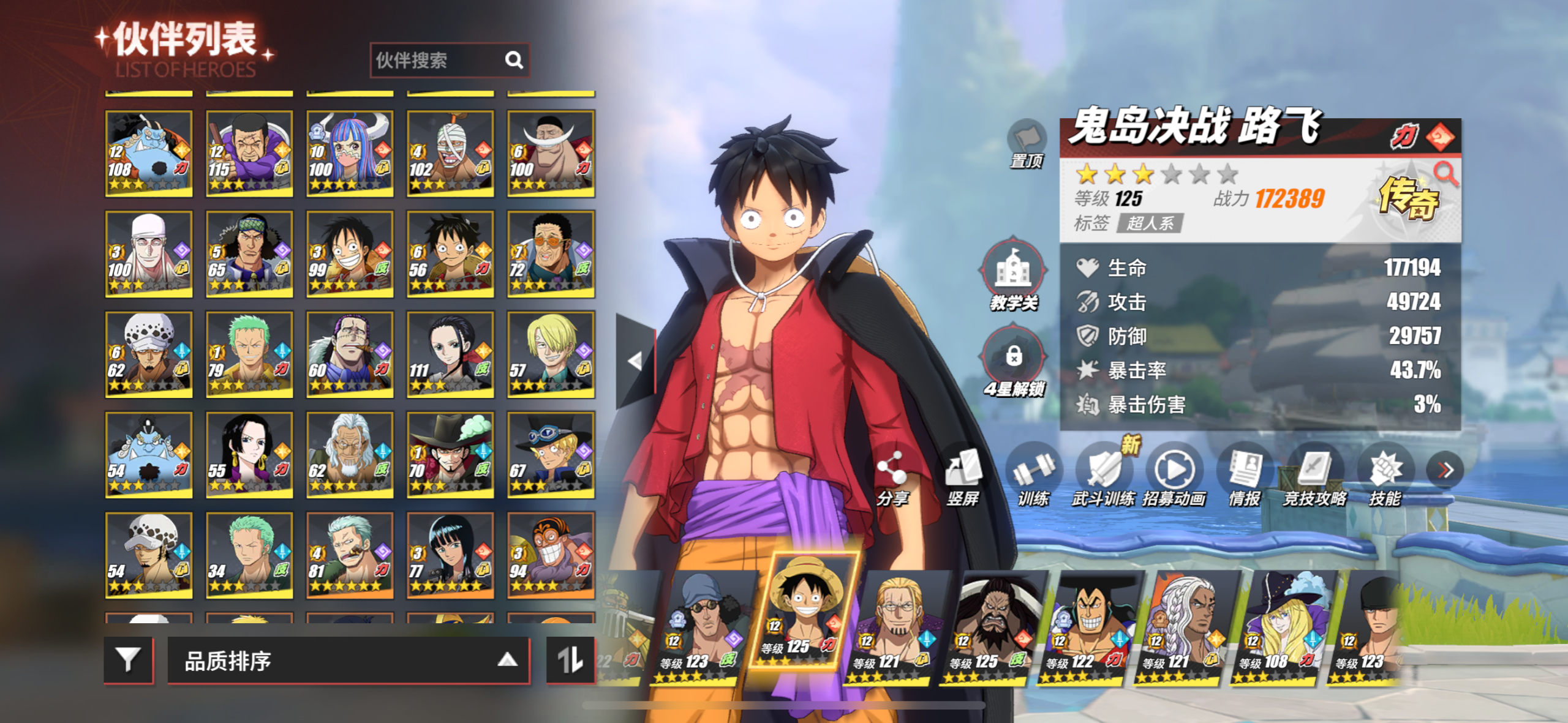
Task: Select the level 115 hero tile
Action: (x=249, y=153)
